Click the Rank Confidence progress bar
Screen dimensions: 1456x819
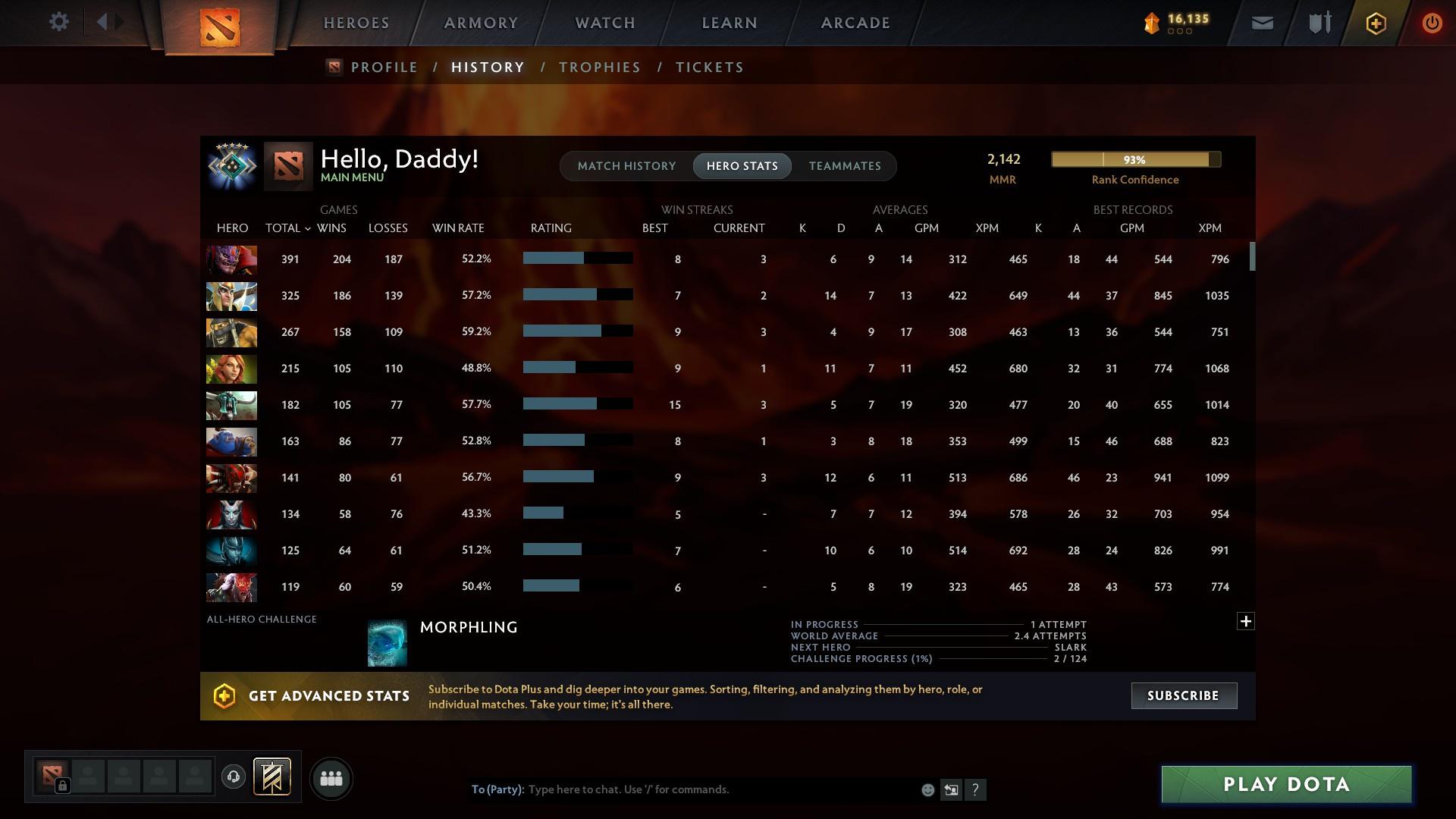[x=1135, y=159]
